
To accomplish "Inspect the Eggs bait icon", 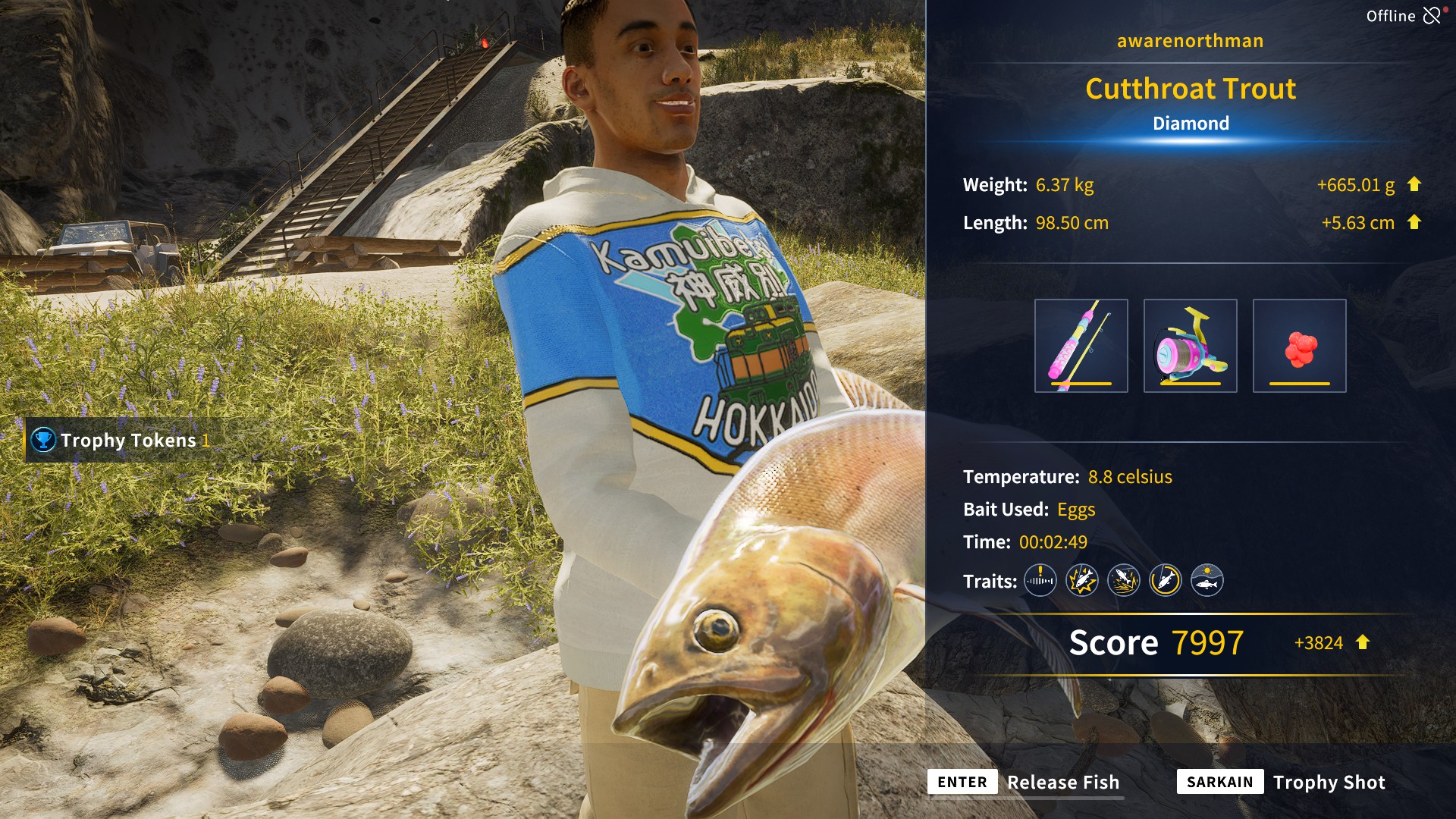I will [1298, 346].
